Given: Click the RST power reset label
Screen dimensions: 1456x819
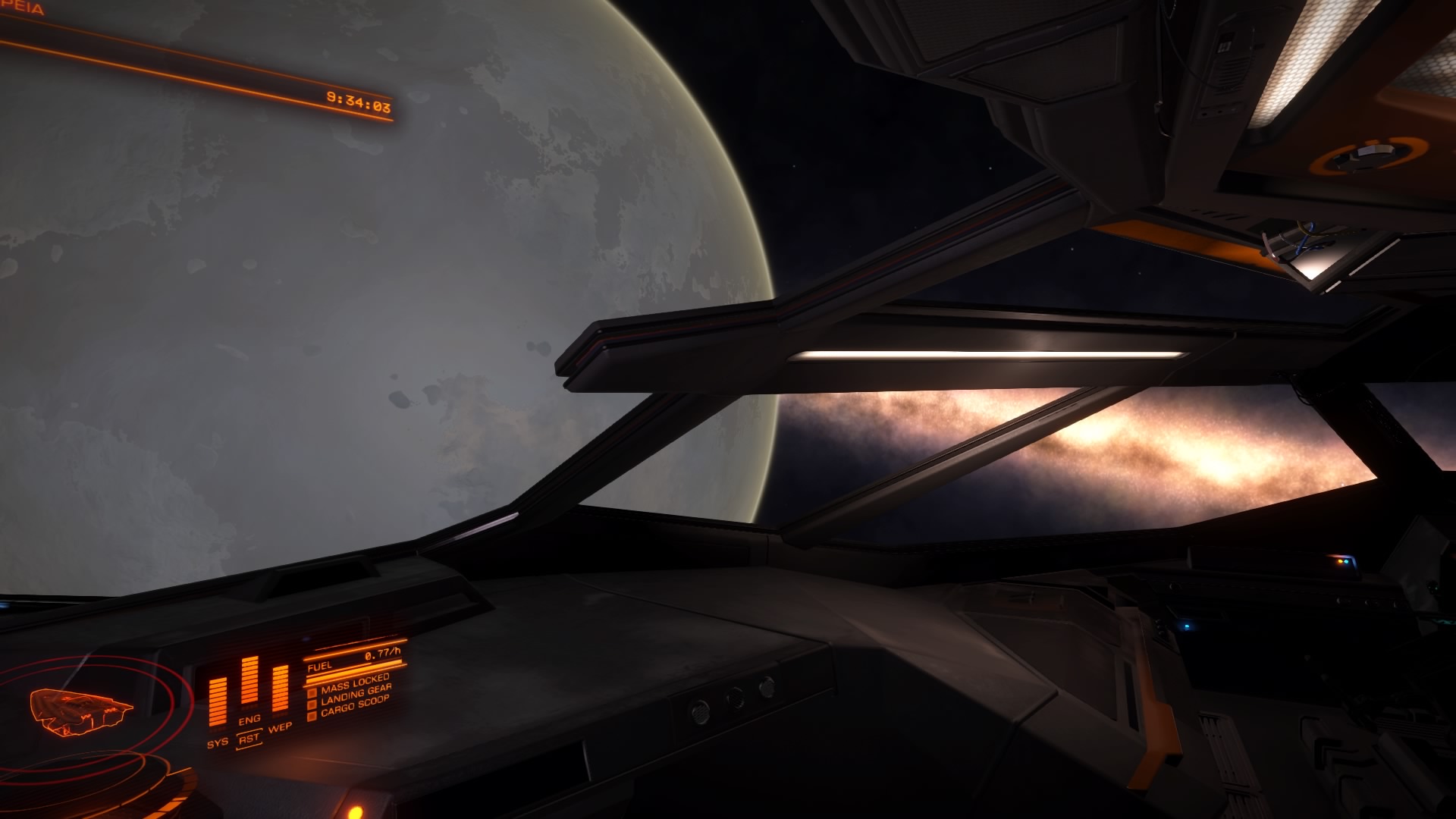Looking at the screenshot, I should click(x=249, y=738).
